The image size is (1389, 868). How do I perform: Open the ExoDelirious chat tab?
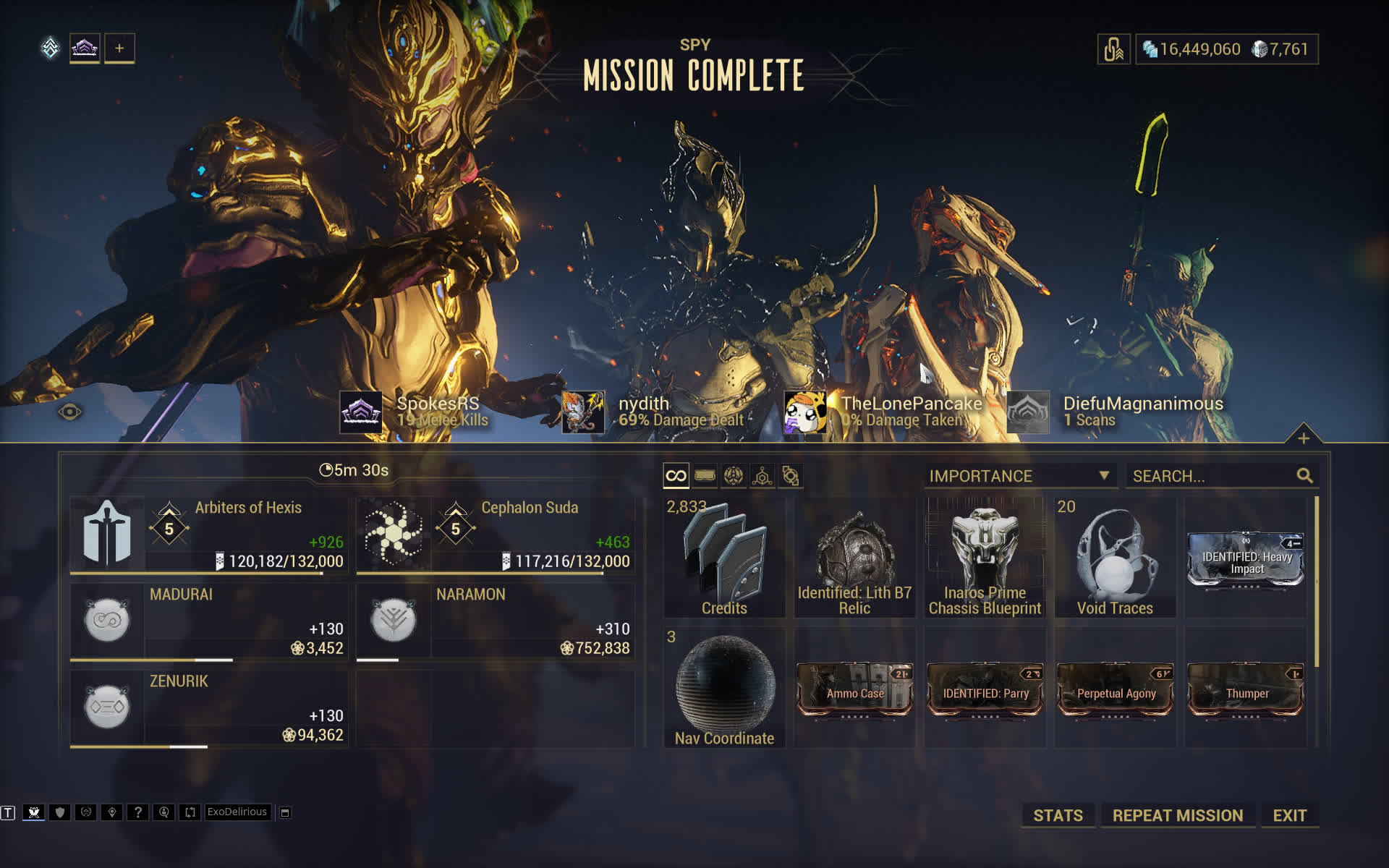(237, 812)
